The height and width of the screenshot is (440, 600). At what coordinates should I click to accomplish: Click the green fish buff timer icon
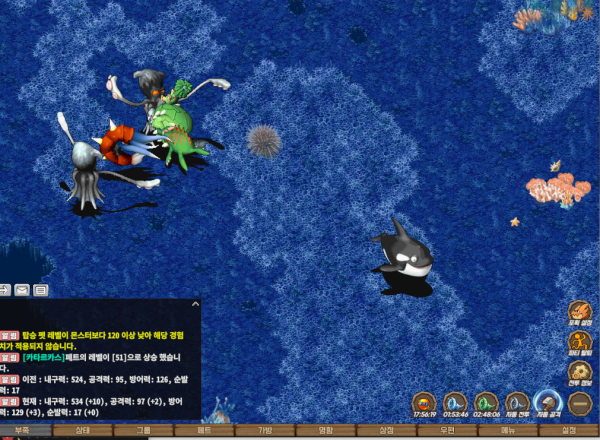click(x=486, y=403)
